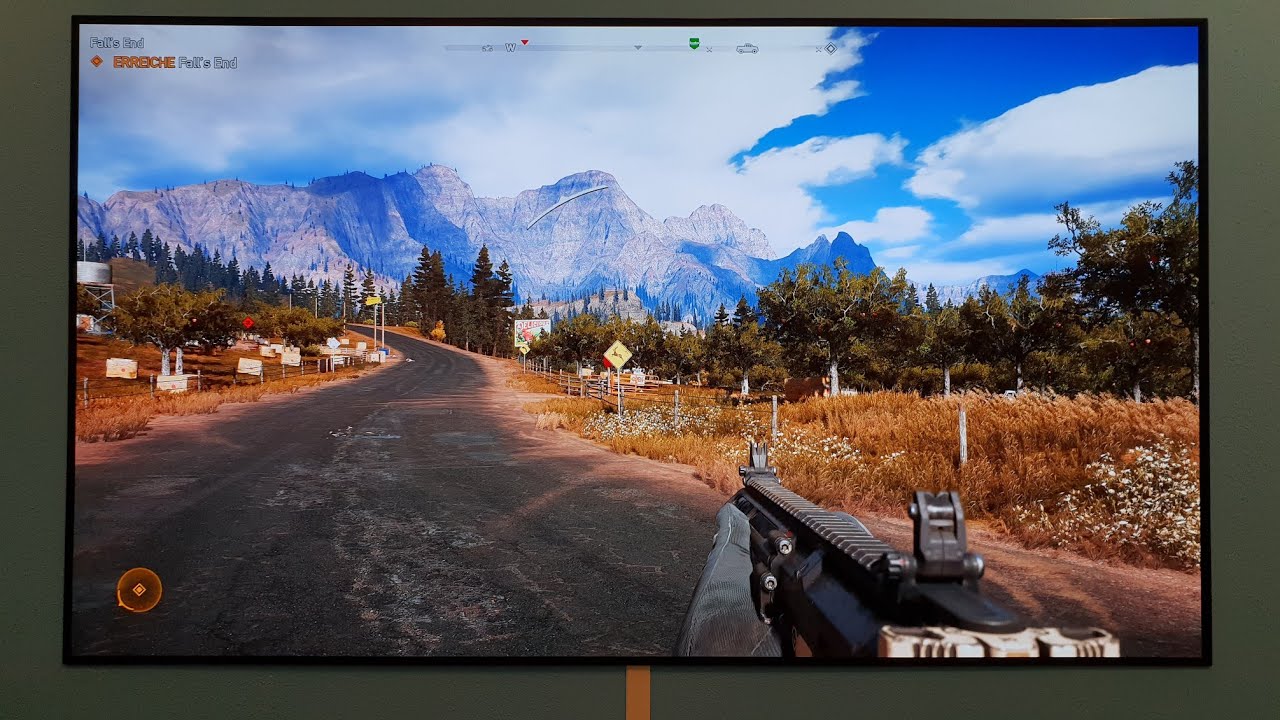This screenshot has width=1280, height=720.
Task: Click the Fall's End location title
Action: 117,43
